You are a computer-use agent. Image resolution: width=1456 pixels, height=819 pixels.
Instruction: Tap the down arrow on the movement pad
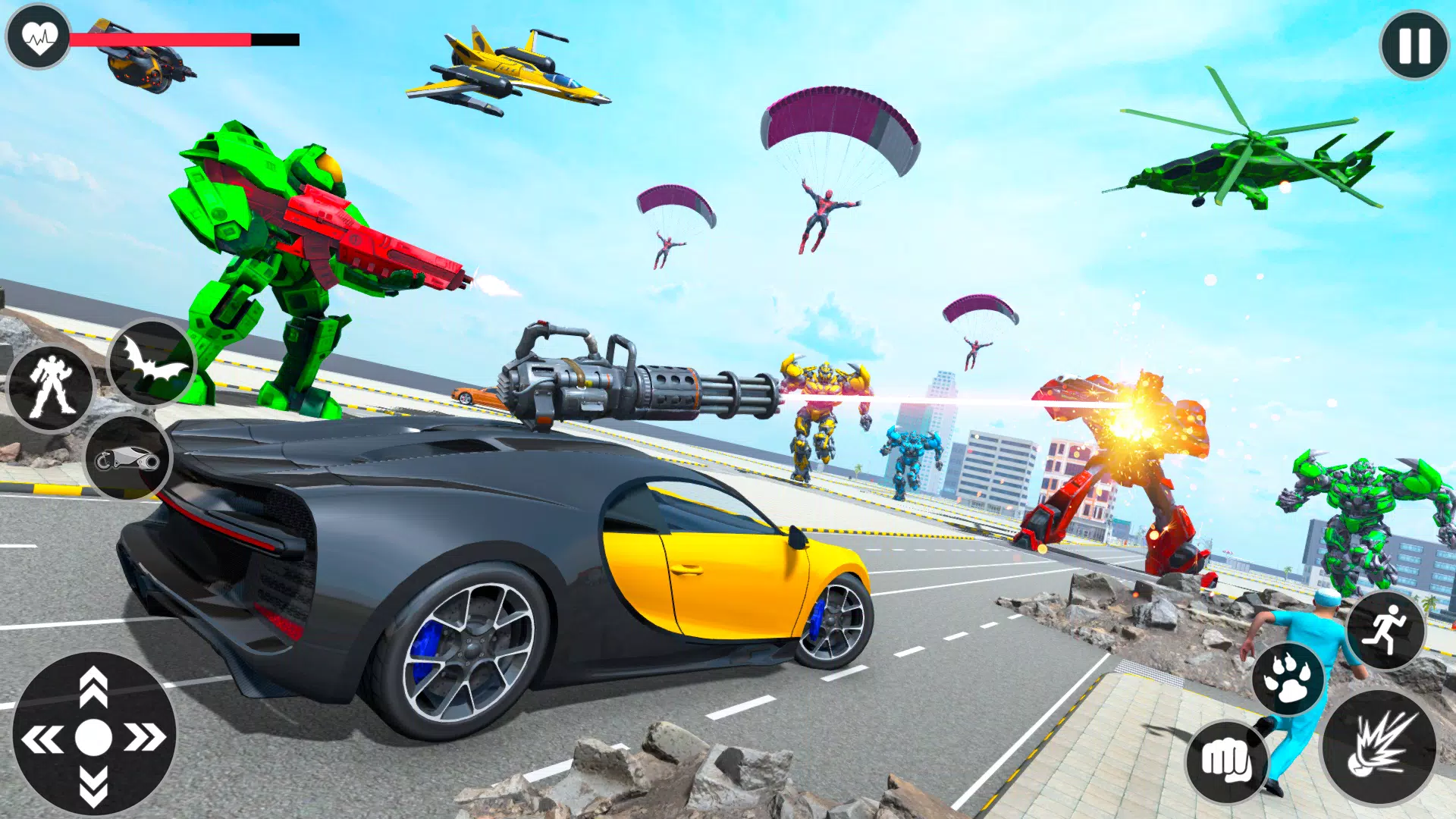[x=93, y=786]
